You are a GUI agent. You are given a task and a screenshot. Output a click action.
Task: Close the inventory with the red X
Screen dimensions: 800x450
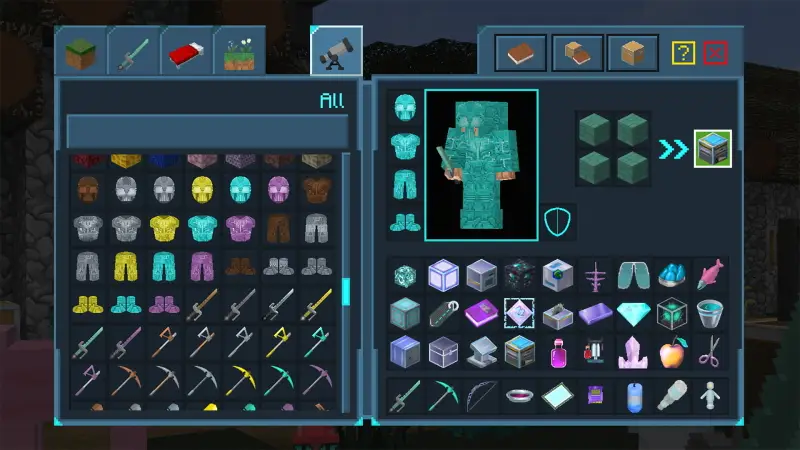[x=714, y=53]
